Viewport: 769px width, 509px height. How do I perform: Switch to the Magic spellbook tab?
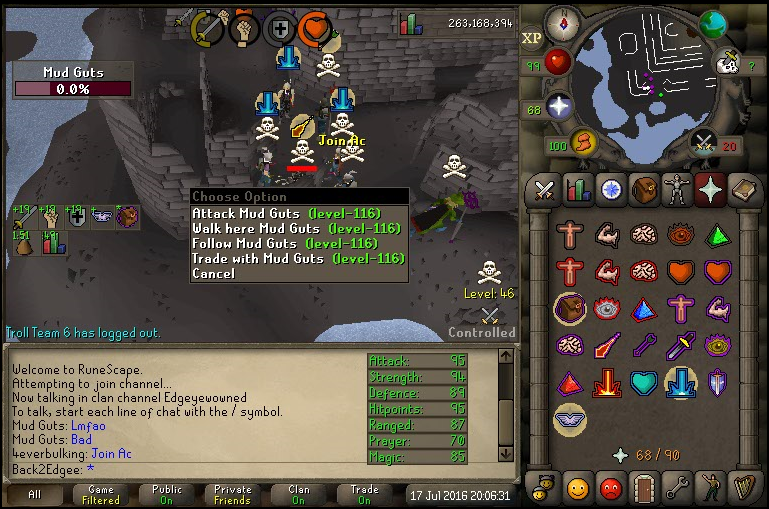(742, 189)
